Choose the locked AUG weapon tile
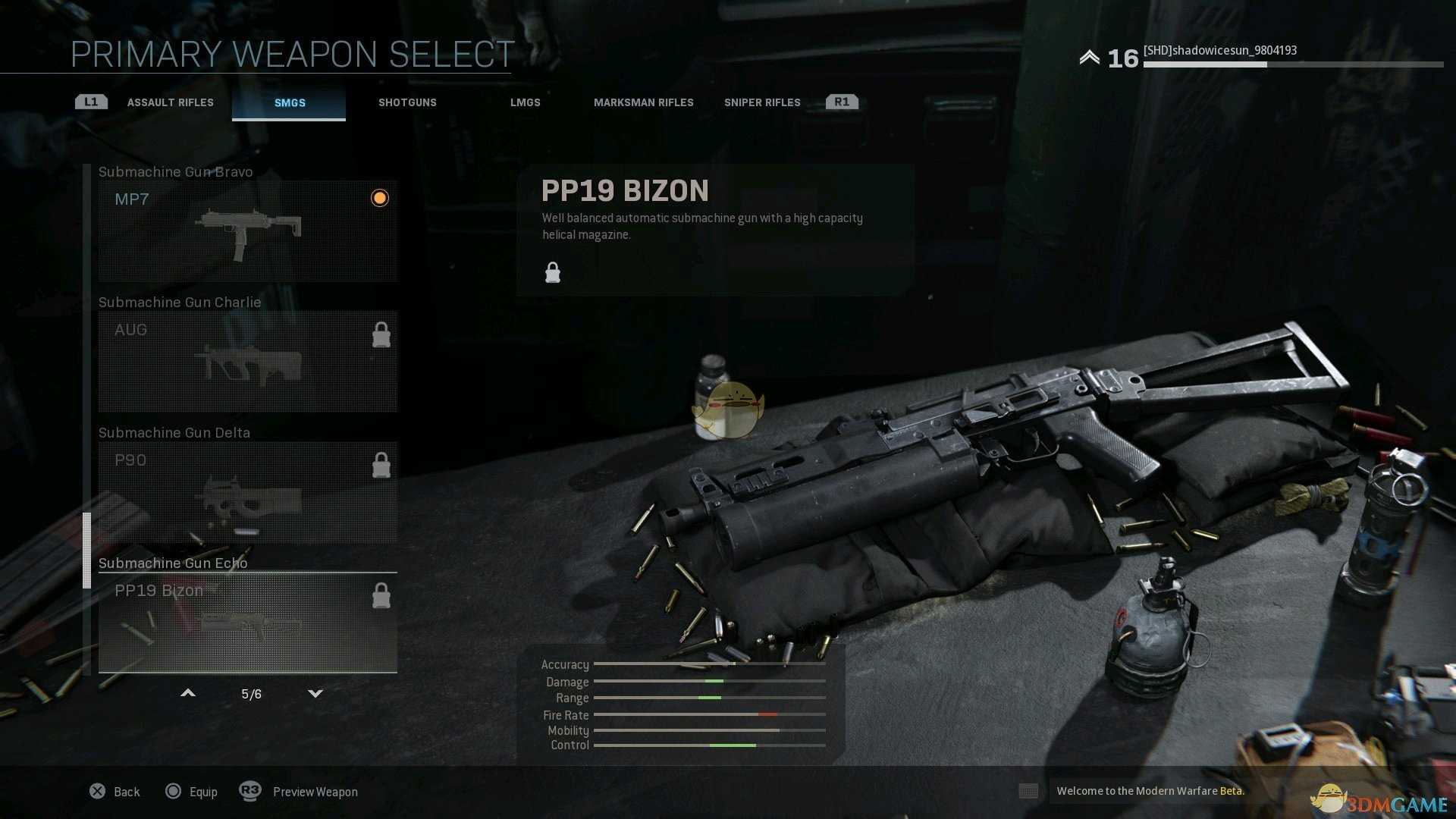This screenshot has height=819, width=1456. click(247, 361)
